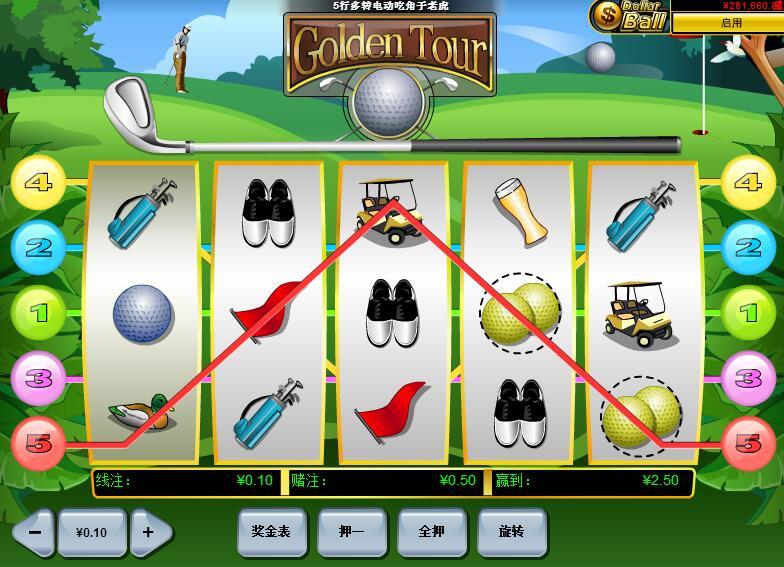Place the max bet with 全押
Image resolution: width=784 pixels, height=567 pixels.
pos(431,531)
